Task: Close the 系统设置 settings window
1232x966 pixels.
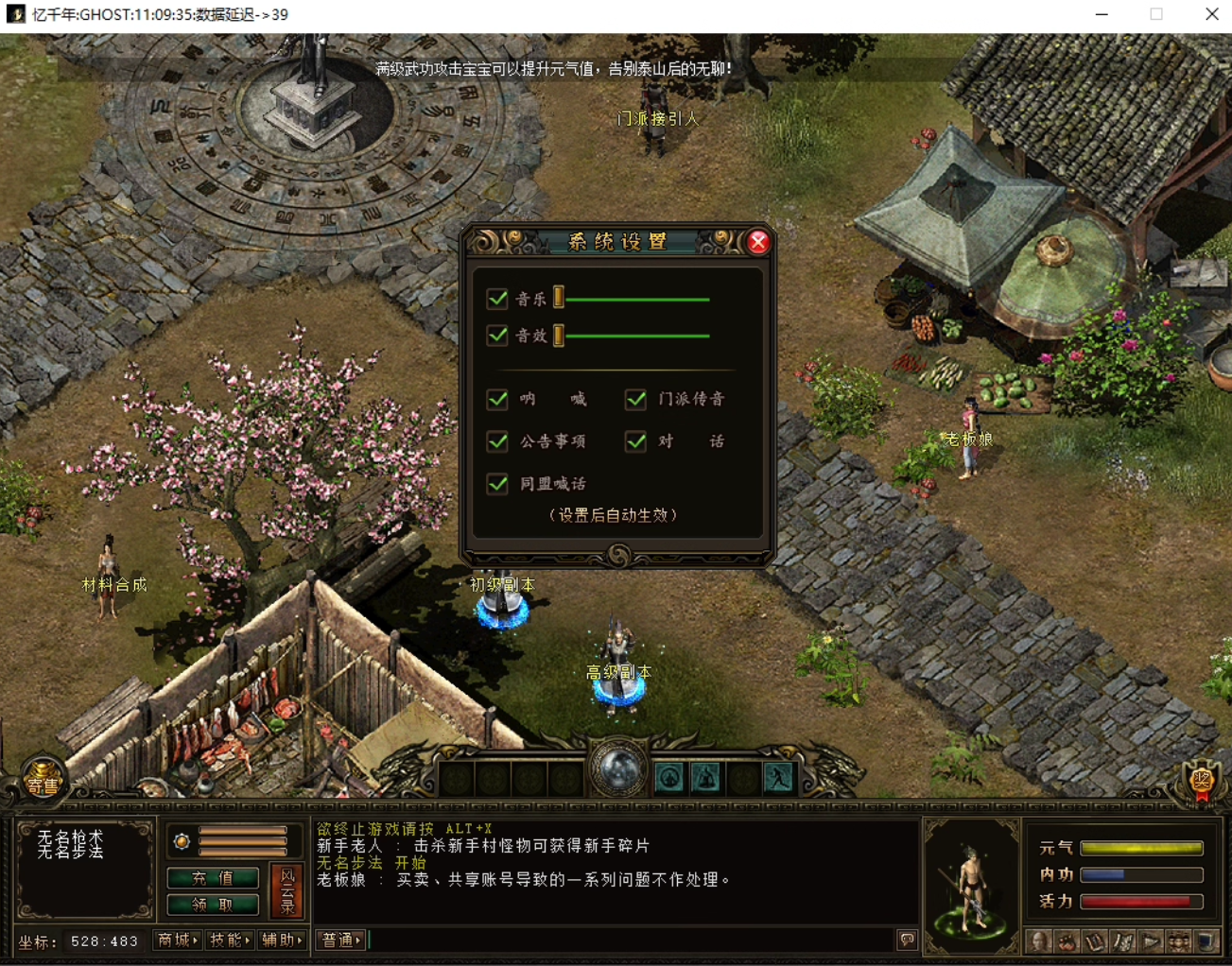Action: pyautogui.click(x=757, y=243)
